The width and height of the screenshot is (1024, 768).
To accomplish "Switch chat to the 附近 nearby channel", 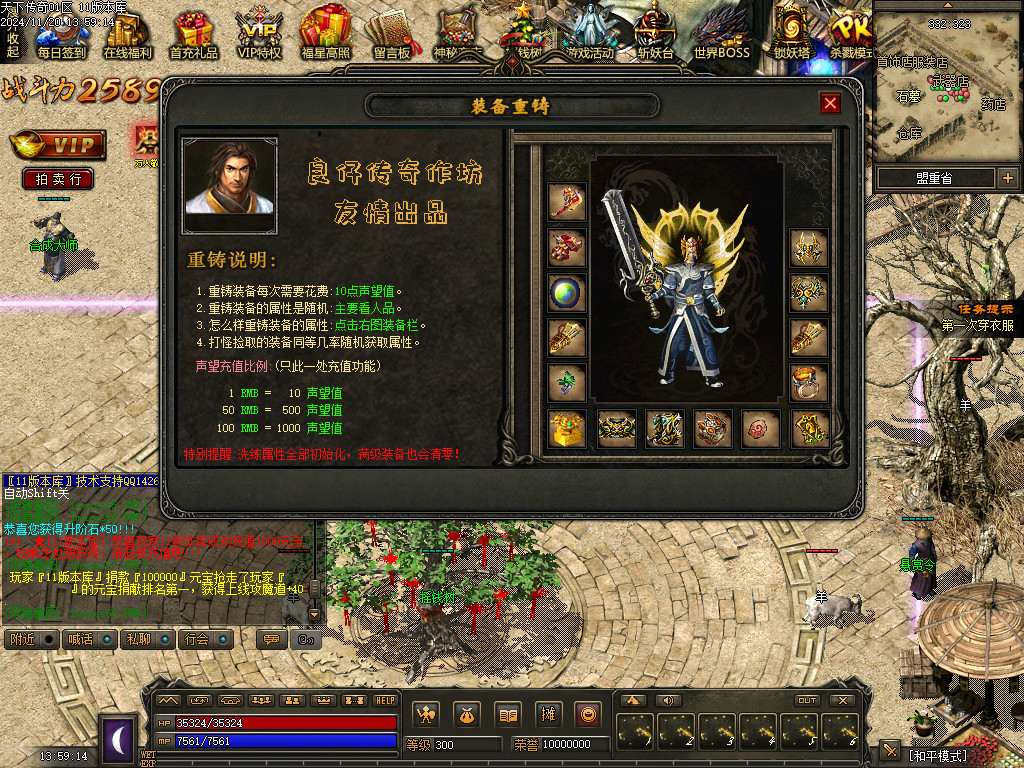I will [31, 639].
